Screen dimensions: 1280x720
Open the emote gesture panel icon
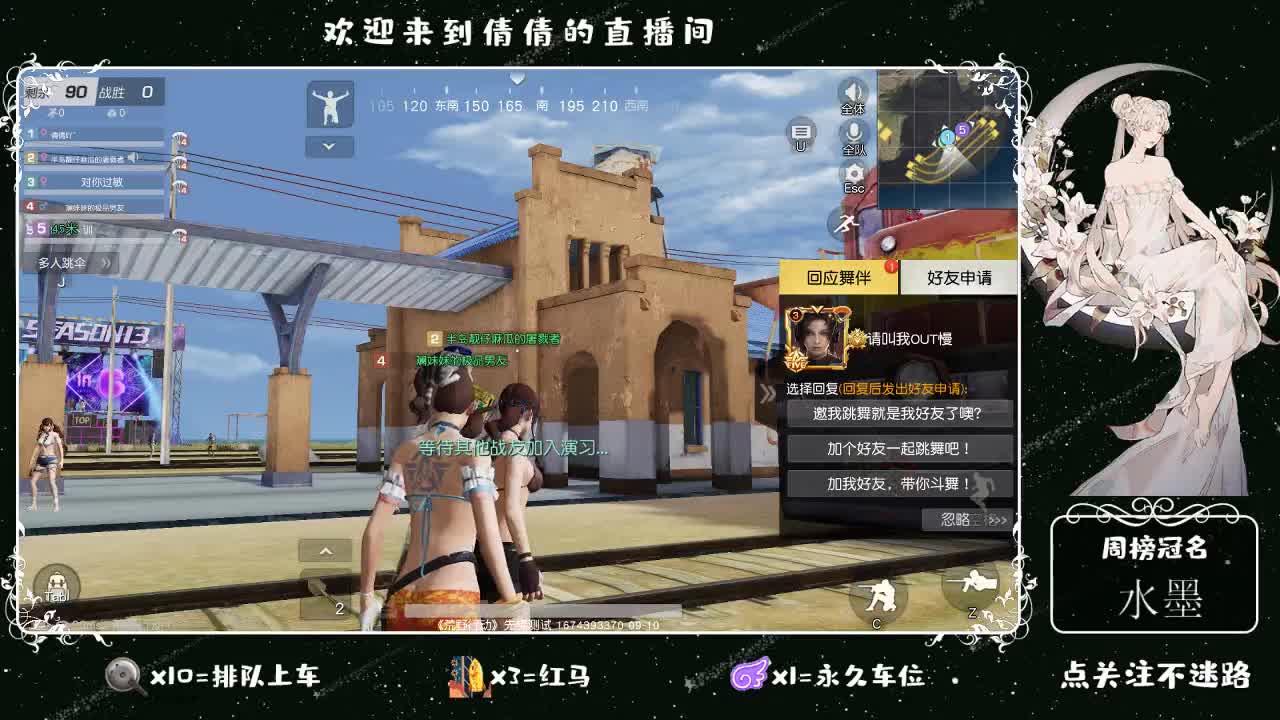330,105
